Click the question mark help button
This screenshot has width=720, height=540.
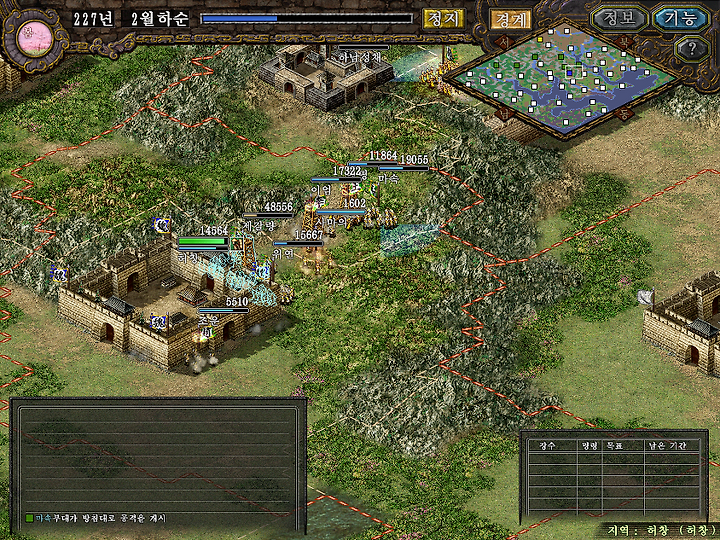[692, 48]
